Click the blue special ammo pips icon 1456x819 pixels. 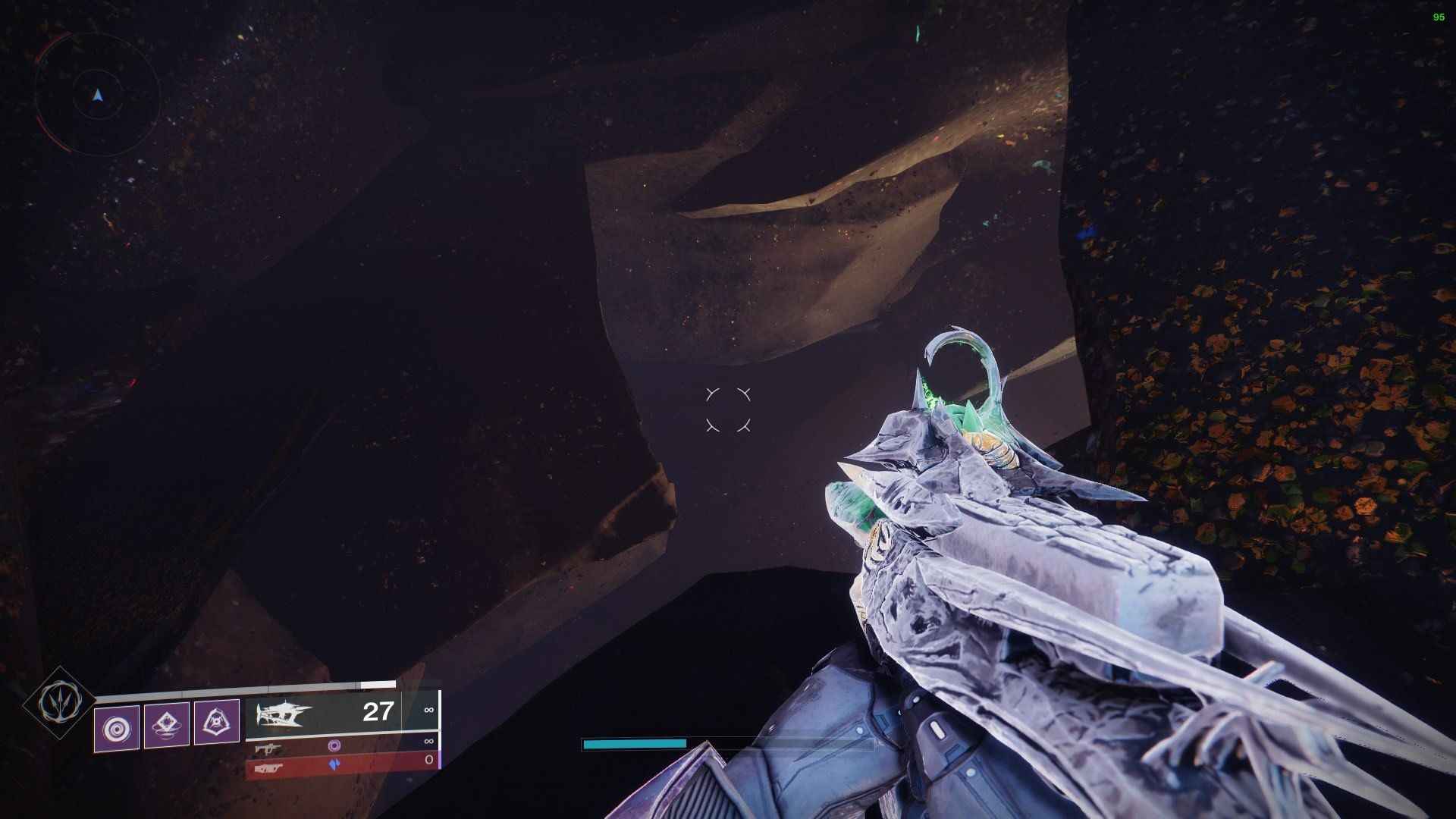tap(335, 764)
